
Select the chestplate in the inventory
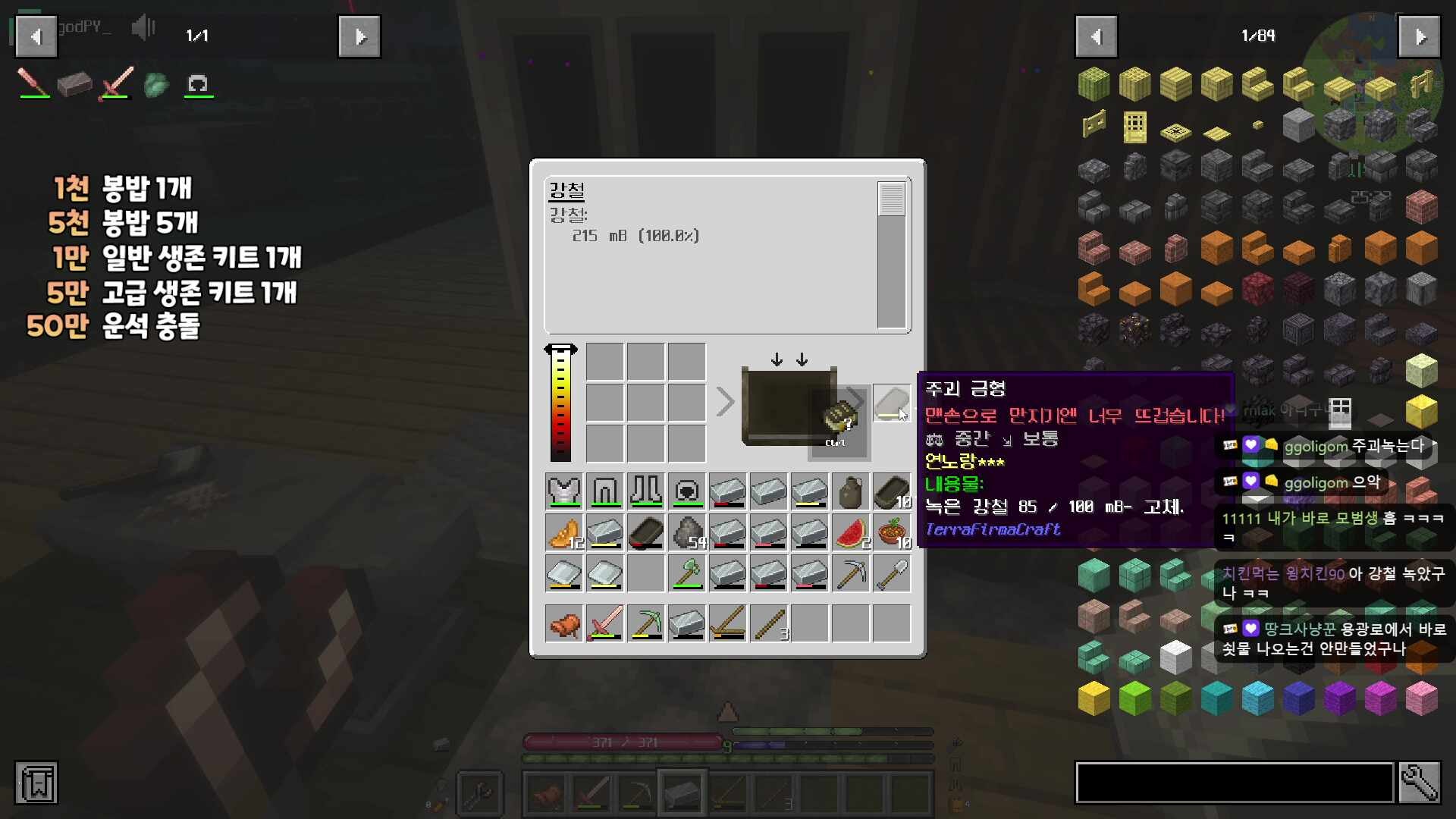point(564,491)
